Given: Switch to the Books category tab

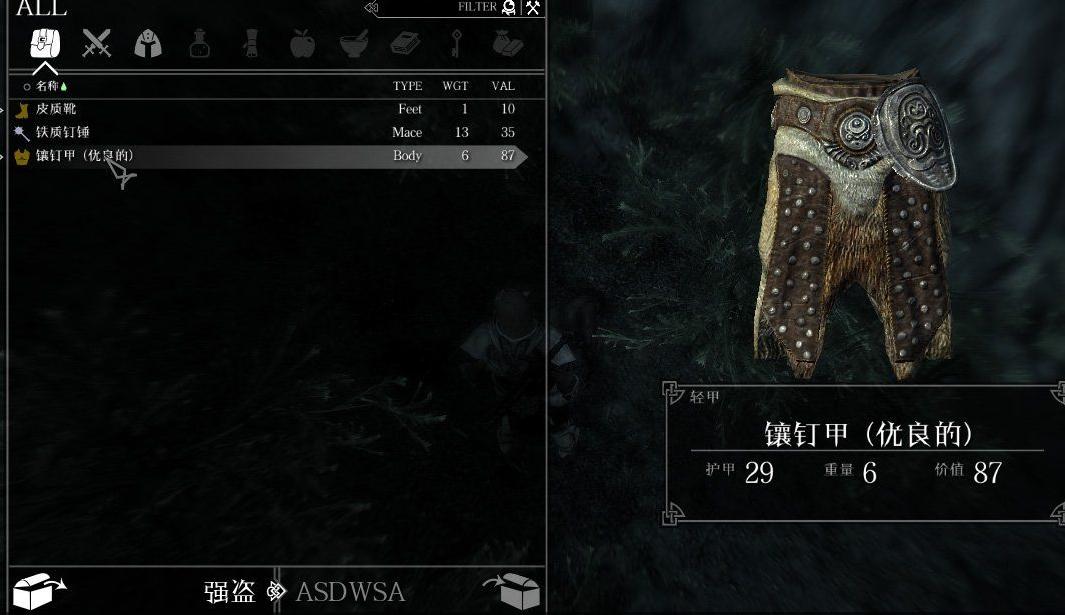Looking at the screenshot, I should [x=404, y=44].
